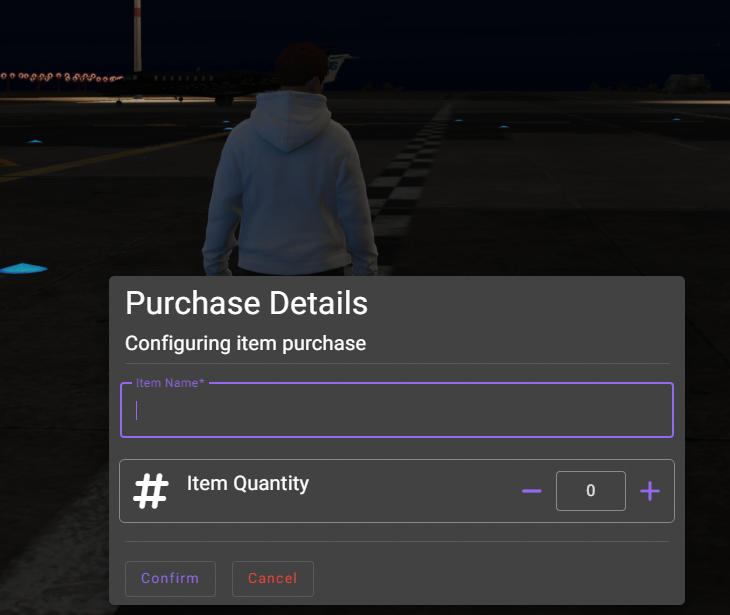Increase item quantity with the plus button
The height and width of the screenshot is (615, 730).
(x=650, y=491)
